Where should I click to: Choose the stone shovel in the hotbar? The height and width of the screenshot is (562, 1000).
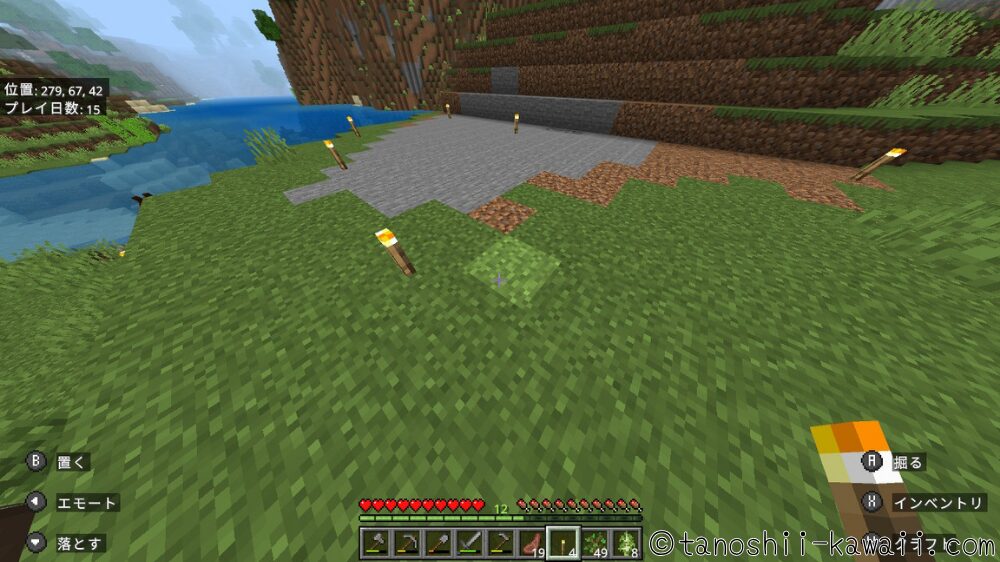tap(438, 543)
